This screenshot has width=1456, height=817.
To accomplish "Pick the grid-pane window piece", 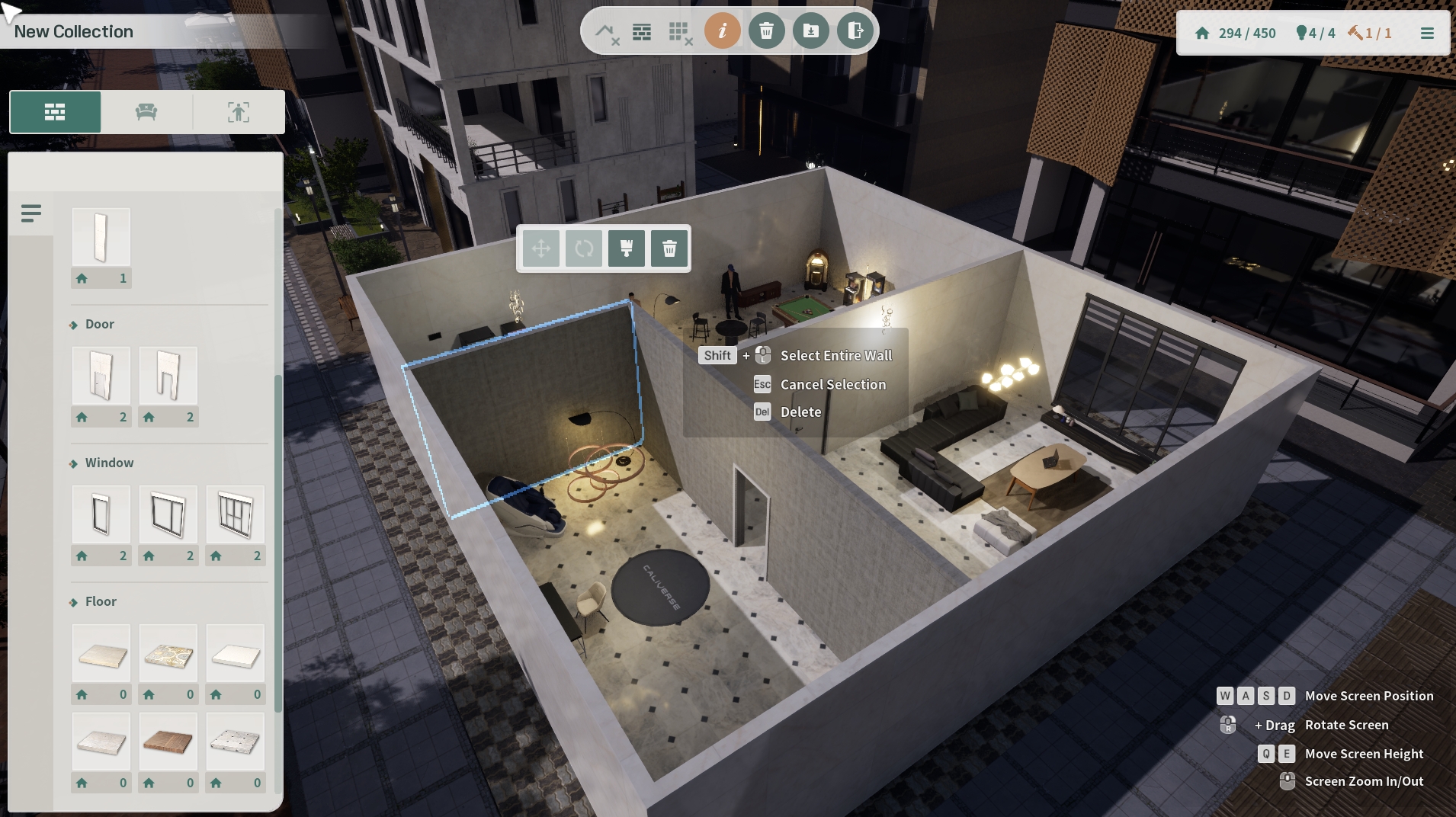I will pyautogui.click(x=236, y=514).
